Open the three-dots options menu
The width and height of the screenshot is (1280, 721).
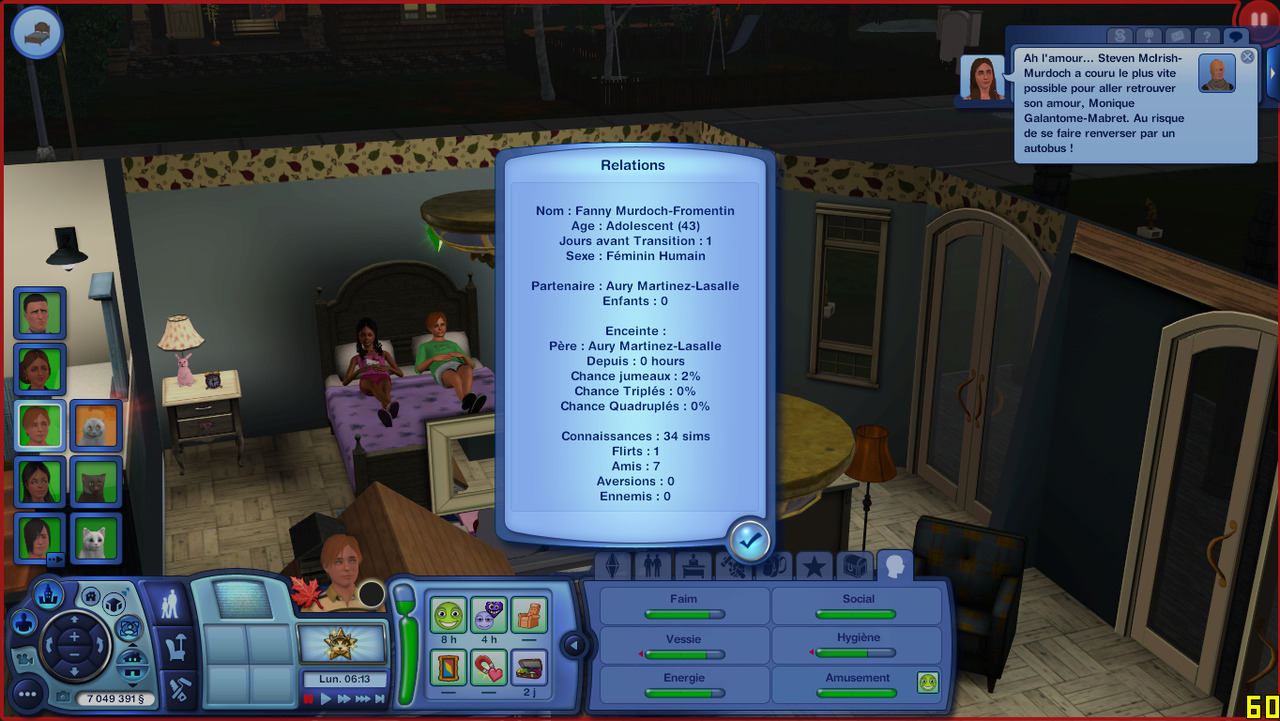coord(27,694)
